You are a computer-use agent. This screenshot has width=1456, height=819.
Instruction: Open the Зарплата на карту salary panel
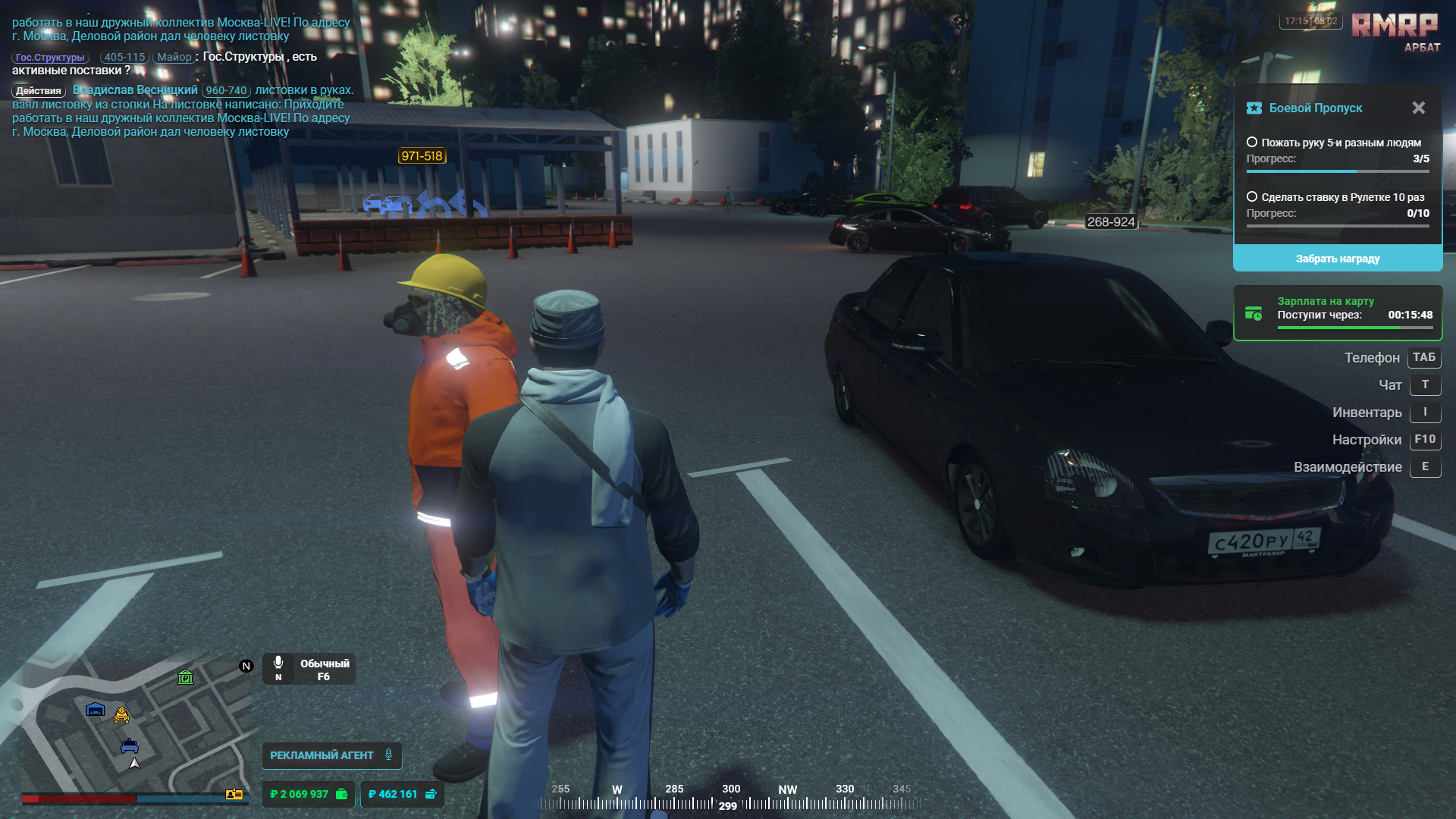coord(1337,313)
